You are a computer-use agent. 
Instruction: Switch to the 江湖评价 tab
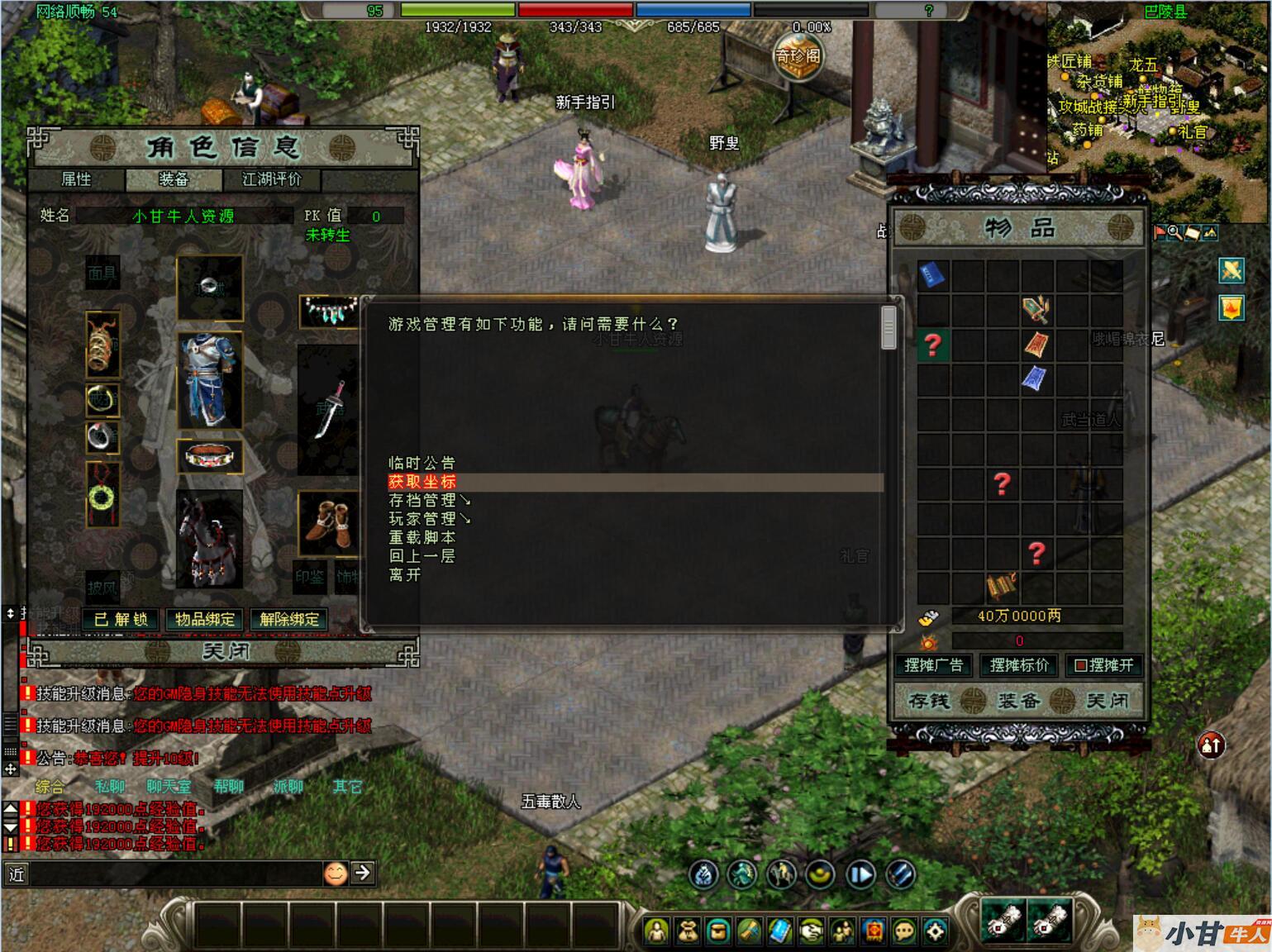point(271,179)
